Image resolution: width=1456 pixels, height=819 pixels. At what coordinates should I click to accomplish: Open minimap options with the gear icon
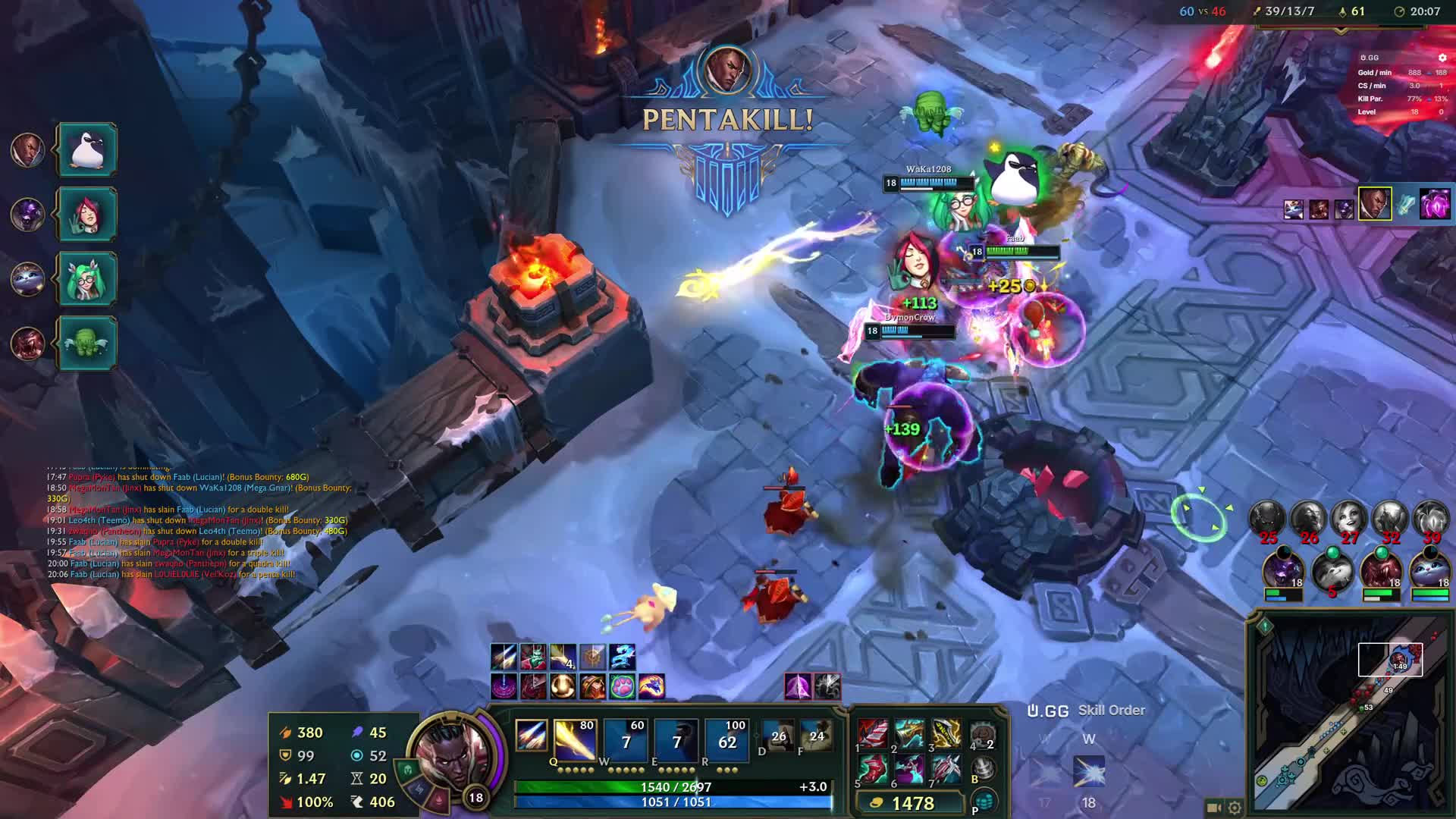point(1235,808)
